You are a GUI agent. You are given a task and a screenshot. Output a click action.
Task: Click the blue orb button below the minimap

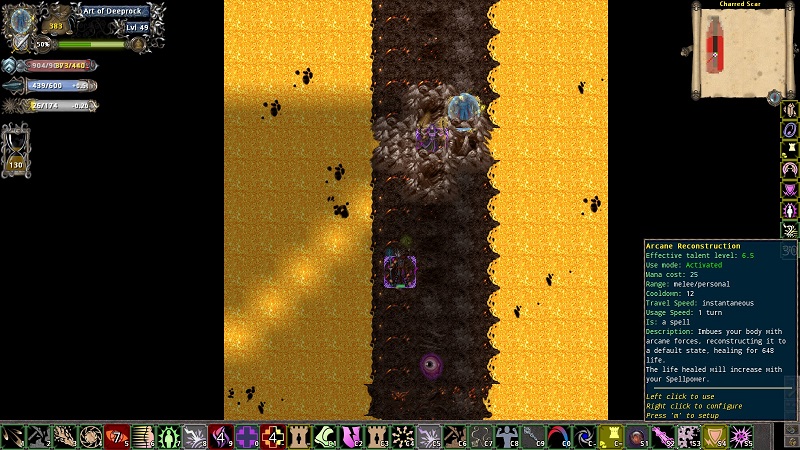pos(774,97)
